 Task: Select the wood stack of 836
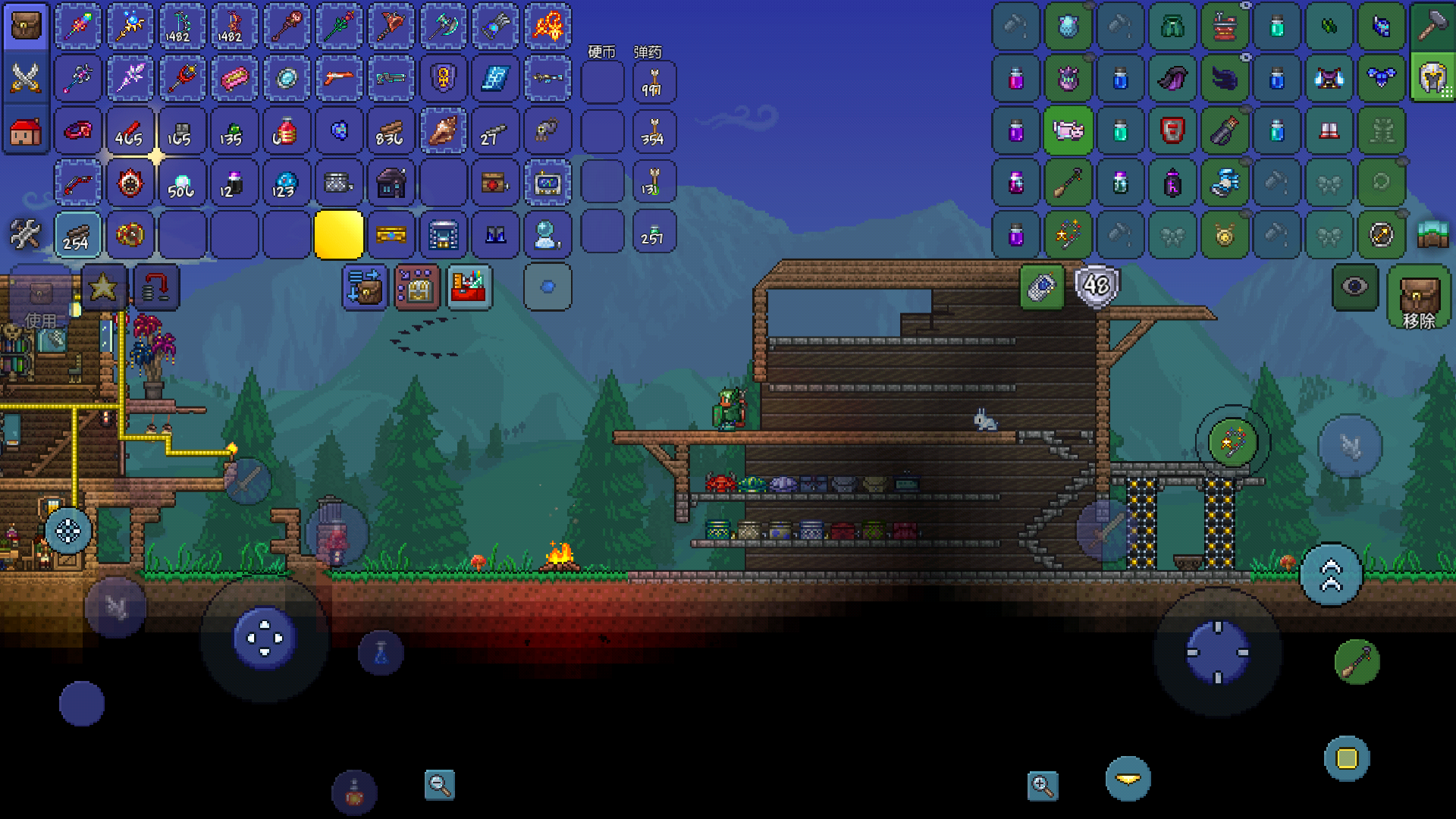pyautogui.click(x=391, y=131)
